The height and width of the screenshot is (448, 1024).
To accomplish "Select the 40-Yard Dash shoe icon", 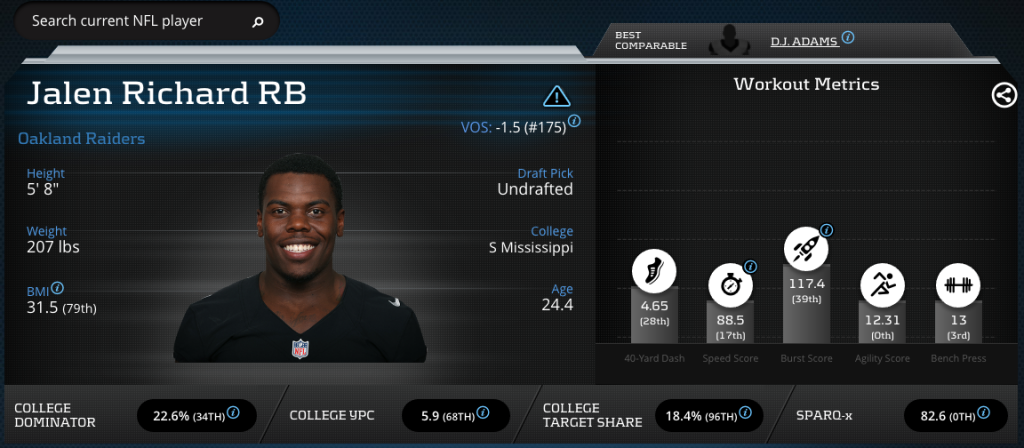I will point(654,269).
